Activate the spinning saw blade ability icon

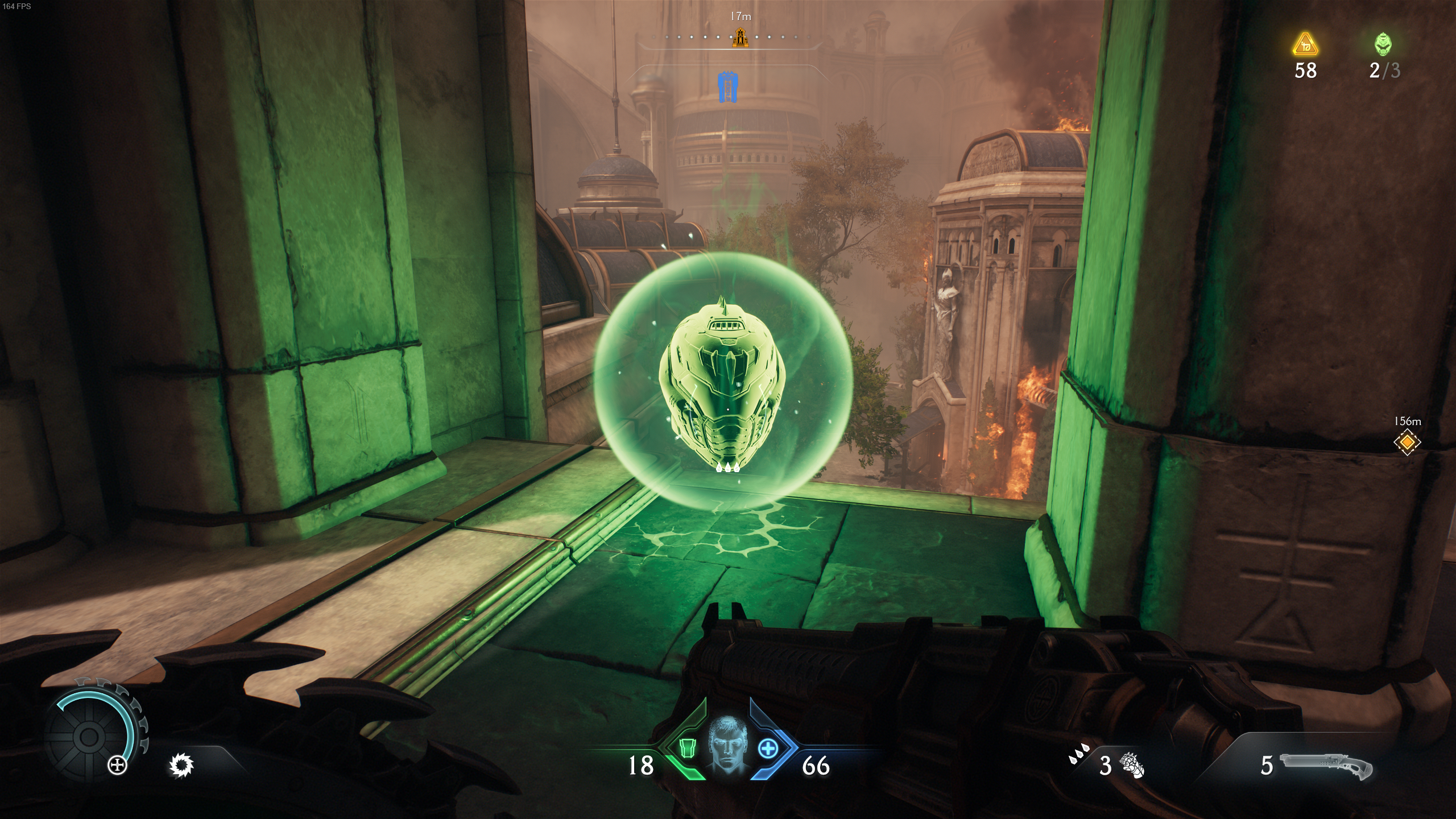[182, 765]
